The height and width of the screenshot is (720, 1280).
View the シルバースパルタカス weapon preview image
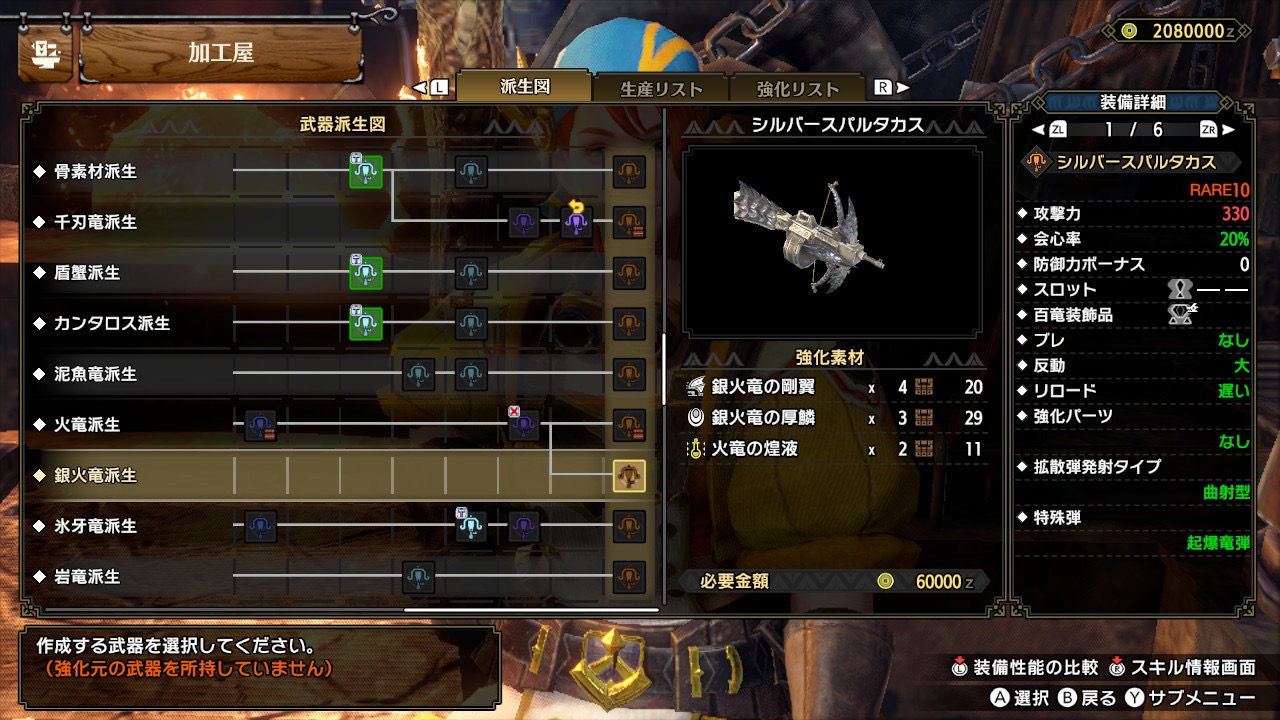[832, 241]
